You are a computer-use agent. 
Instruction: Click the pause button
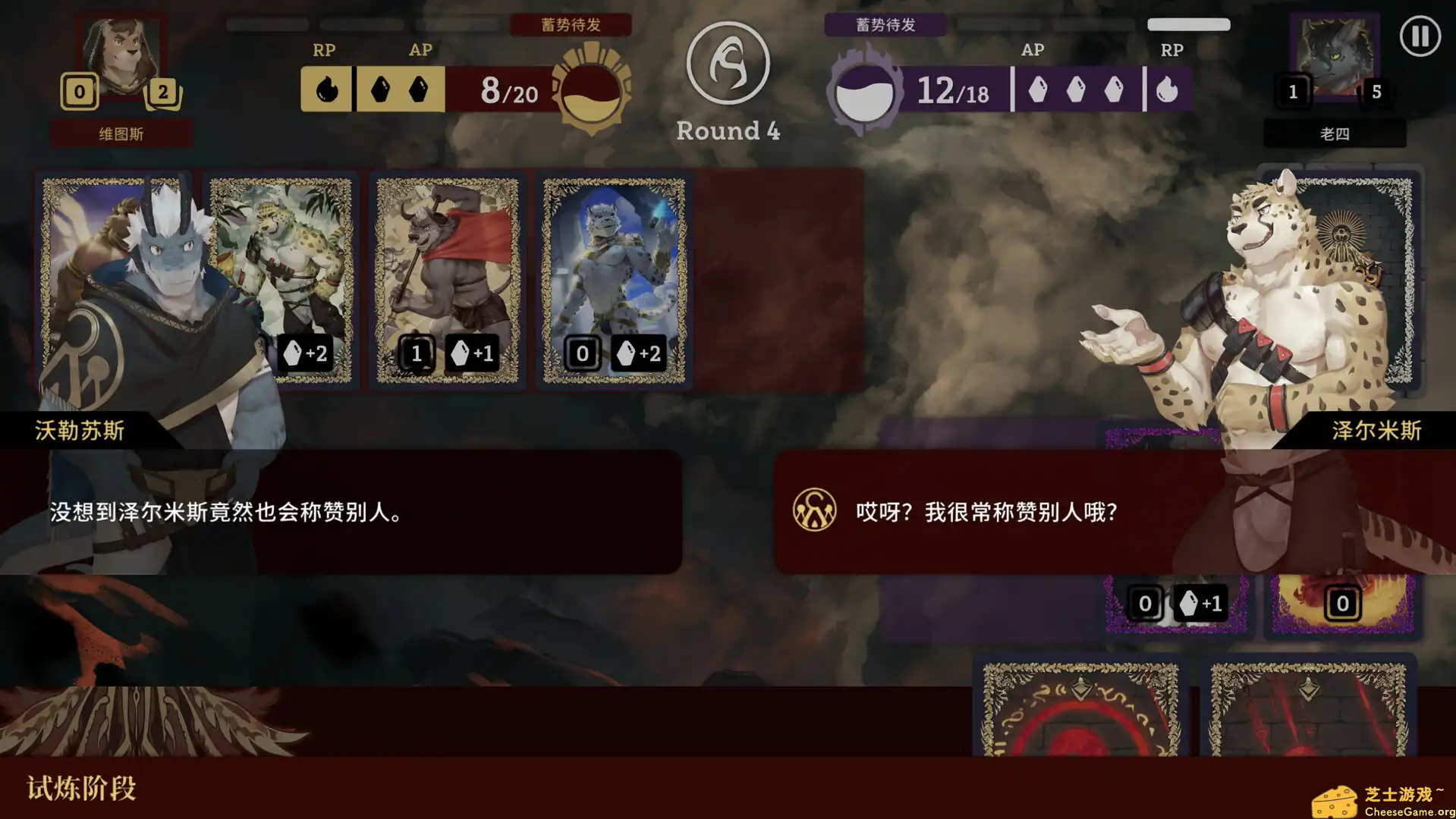pyautogui.click(x=1420, y=35)
